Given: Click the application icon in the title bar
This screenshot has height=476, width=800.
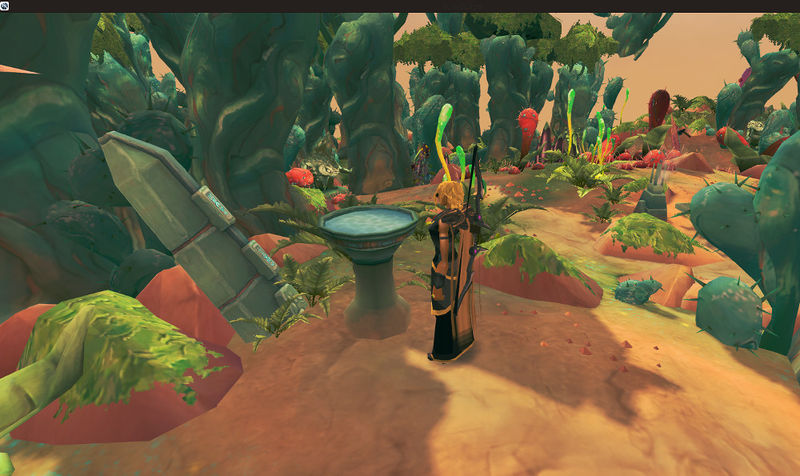Looking at the screenshot, I should point(5,6).
